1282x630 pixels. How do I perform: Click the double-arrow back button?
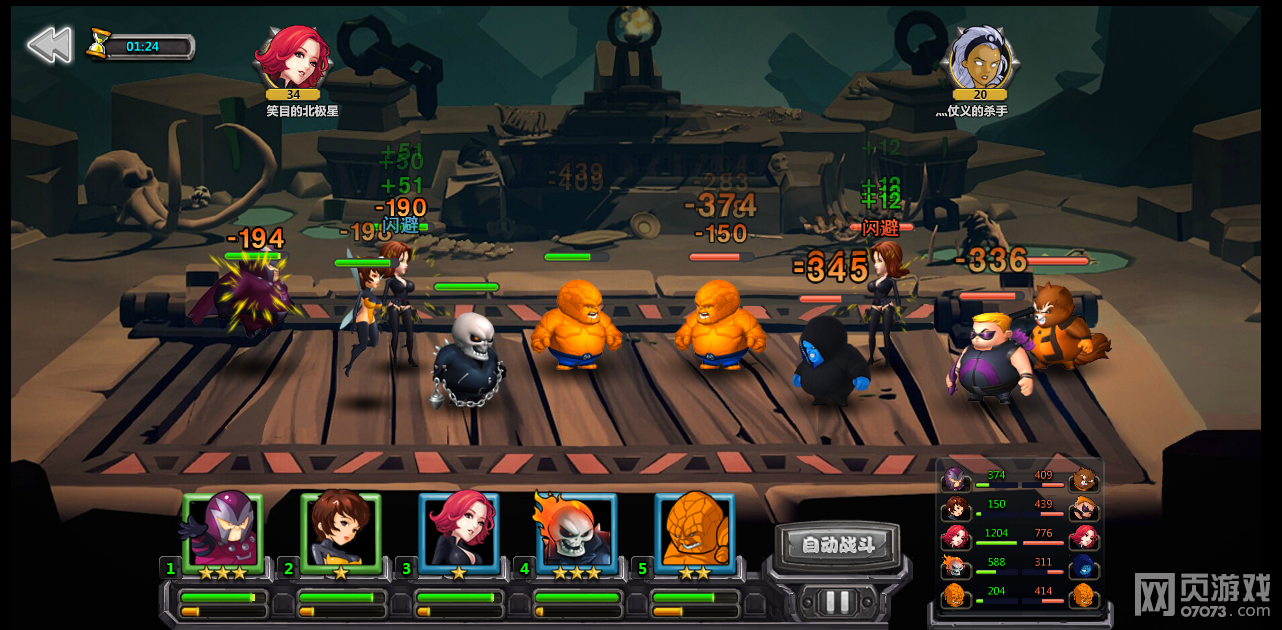tap(49, 45)
